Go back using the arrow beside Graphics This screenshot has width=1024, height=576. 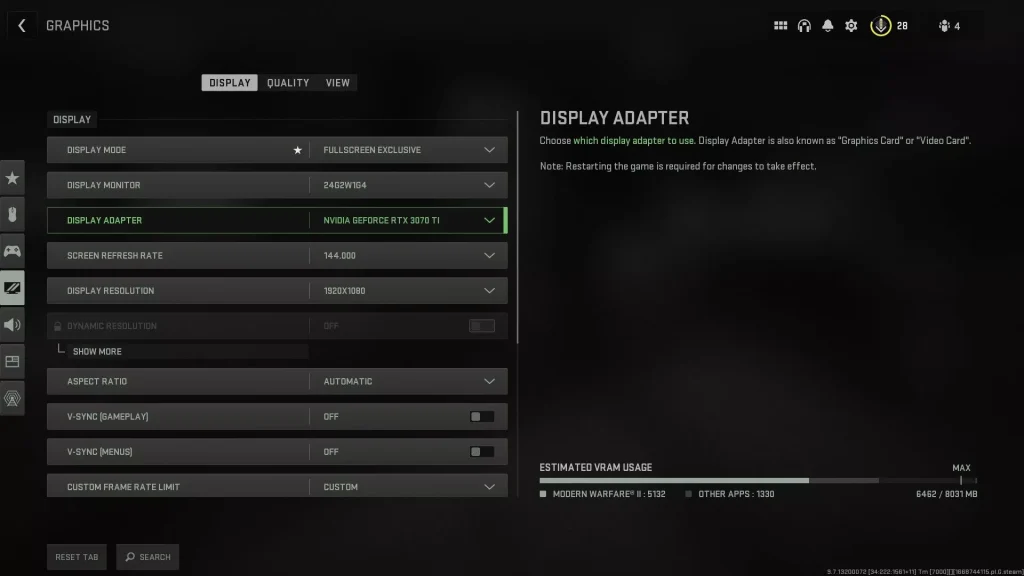[x=21, y=26]
